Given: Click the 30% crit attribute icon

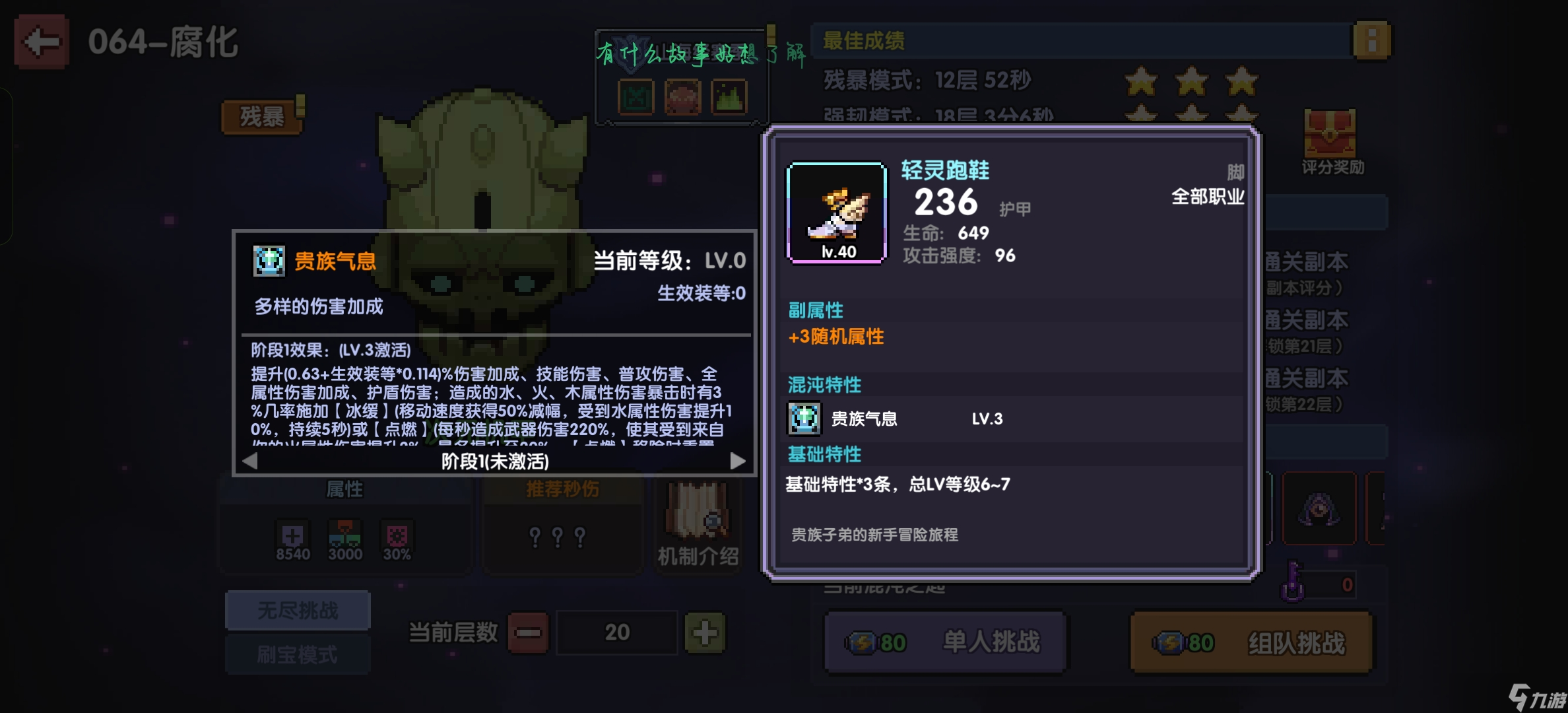Looking at the screenshot, I should pos(396,536).
